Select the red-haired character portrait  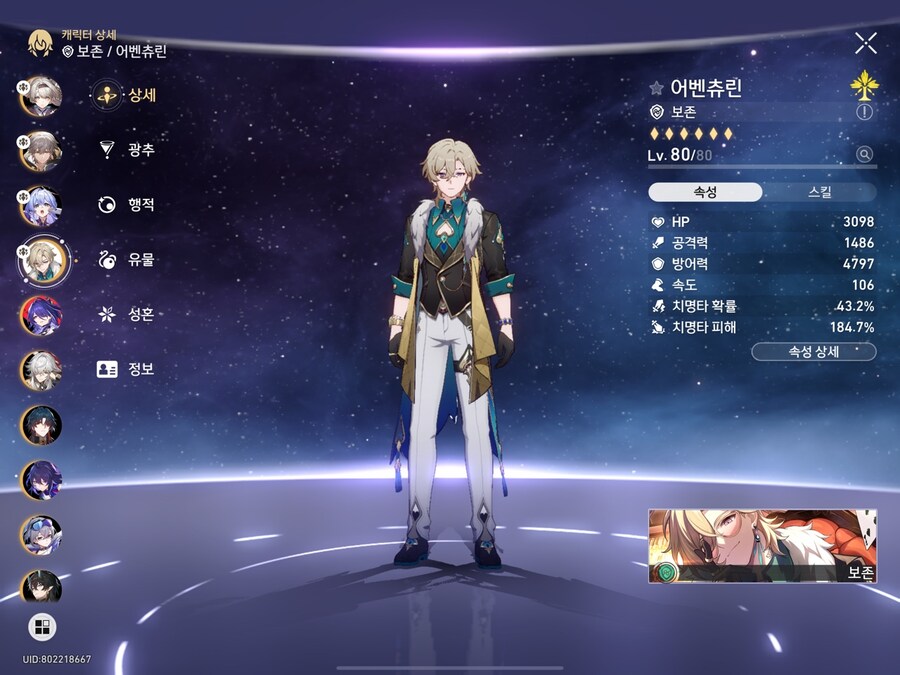tap(42, 315)
